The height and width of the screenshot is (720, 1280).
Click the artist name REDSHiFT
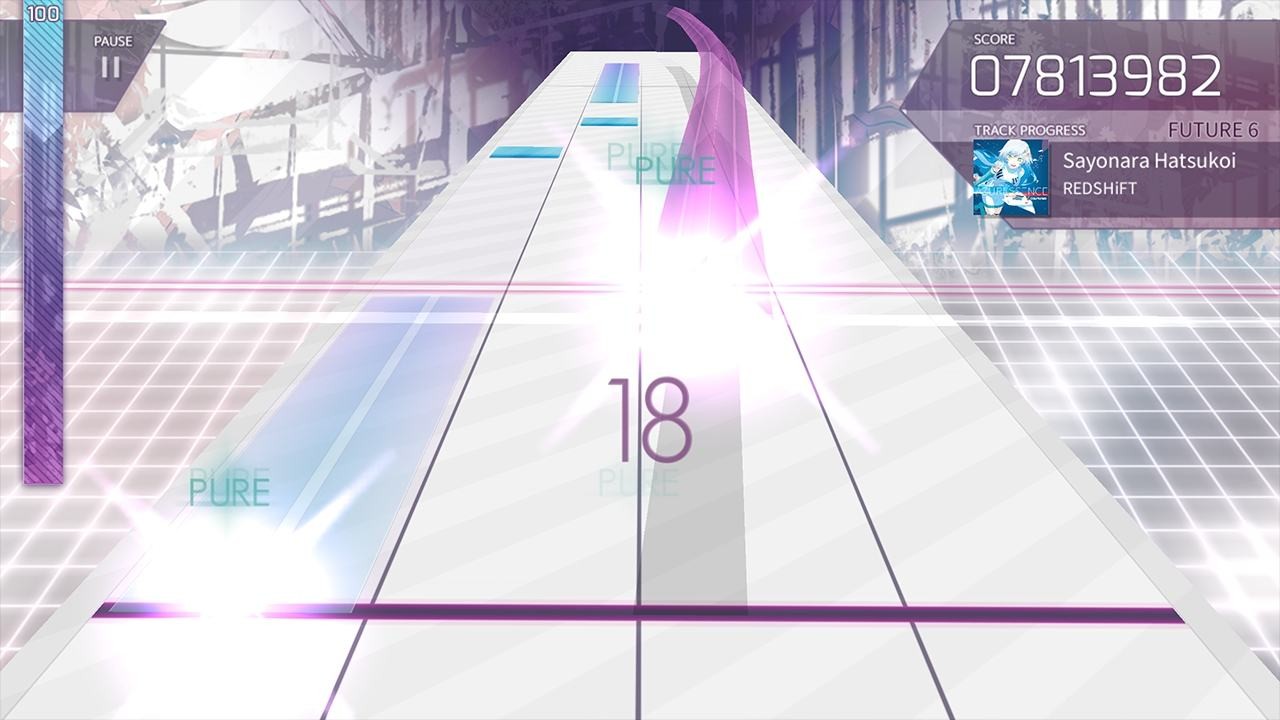[1098, 186]
